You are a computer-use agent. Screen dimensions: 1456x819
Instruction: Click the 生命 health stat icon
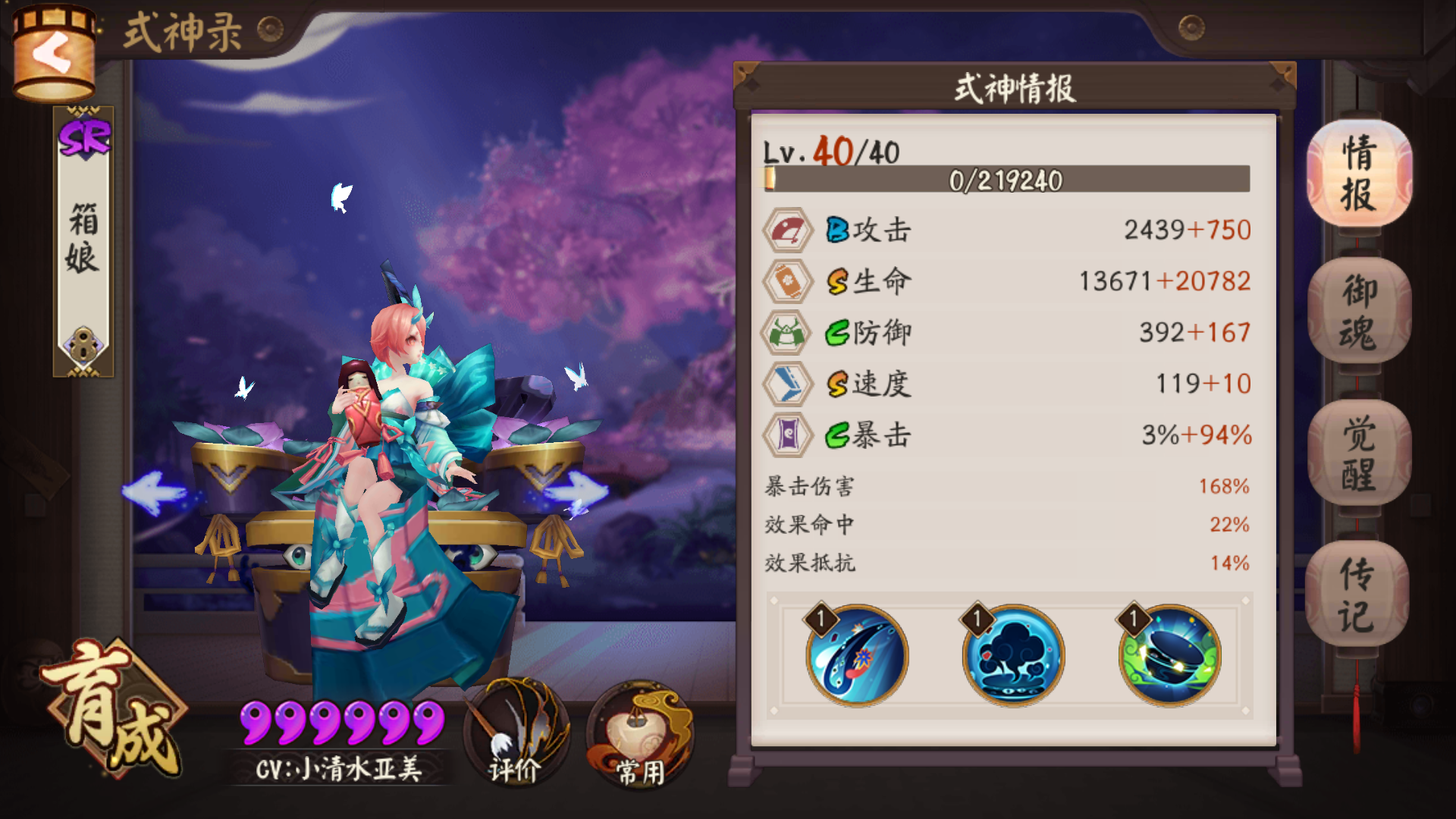(788, 280)
